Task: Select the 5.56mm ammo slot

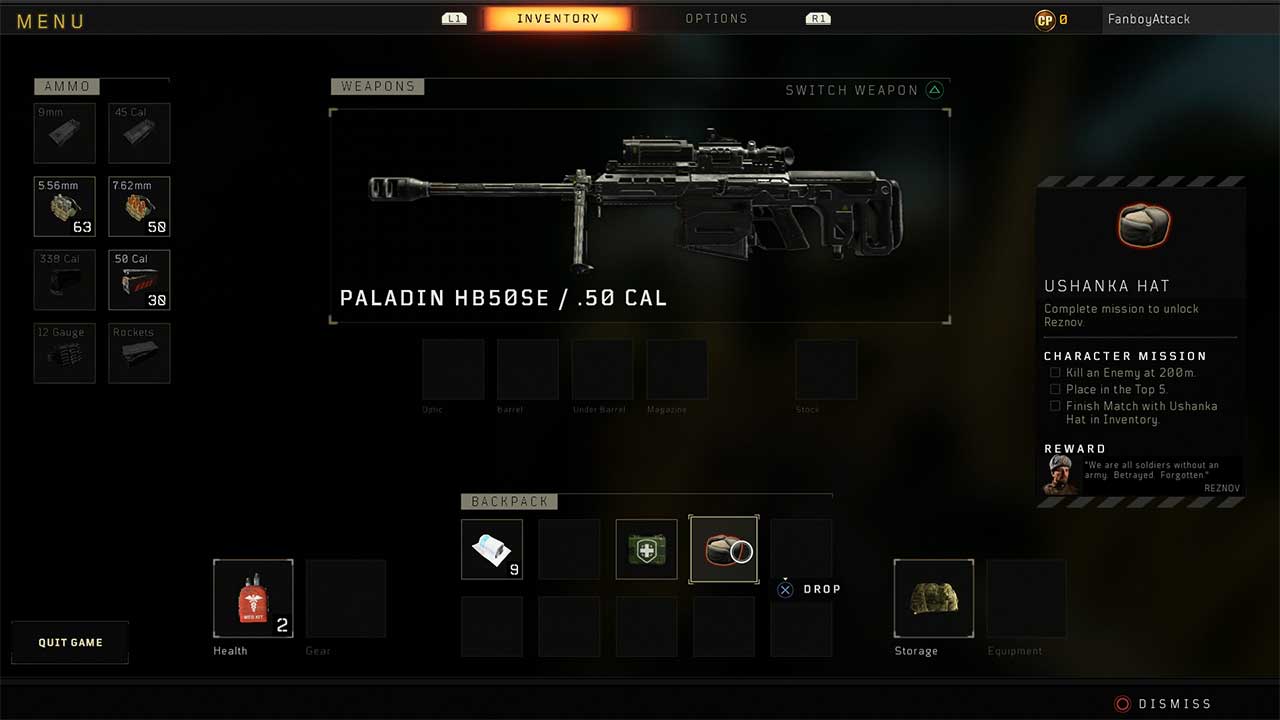Action: click(65, 207)
